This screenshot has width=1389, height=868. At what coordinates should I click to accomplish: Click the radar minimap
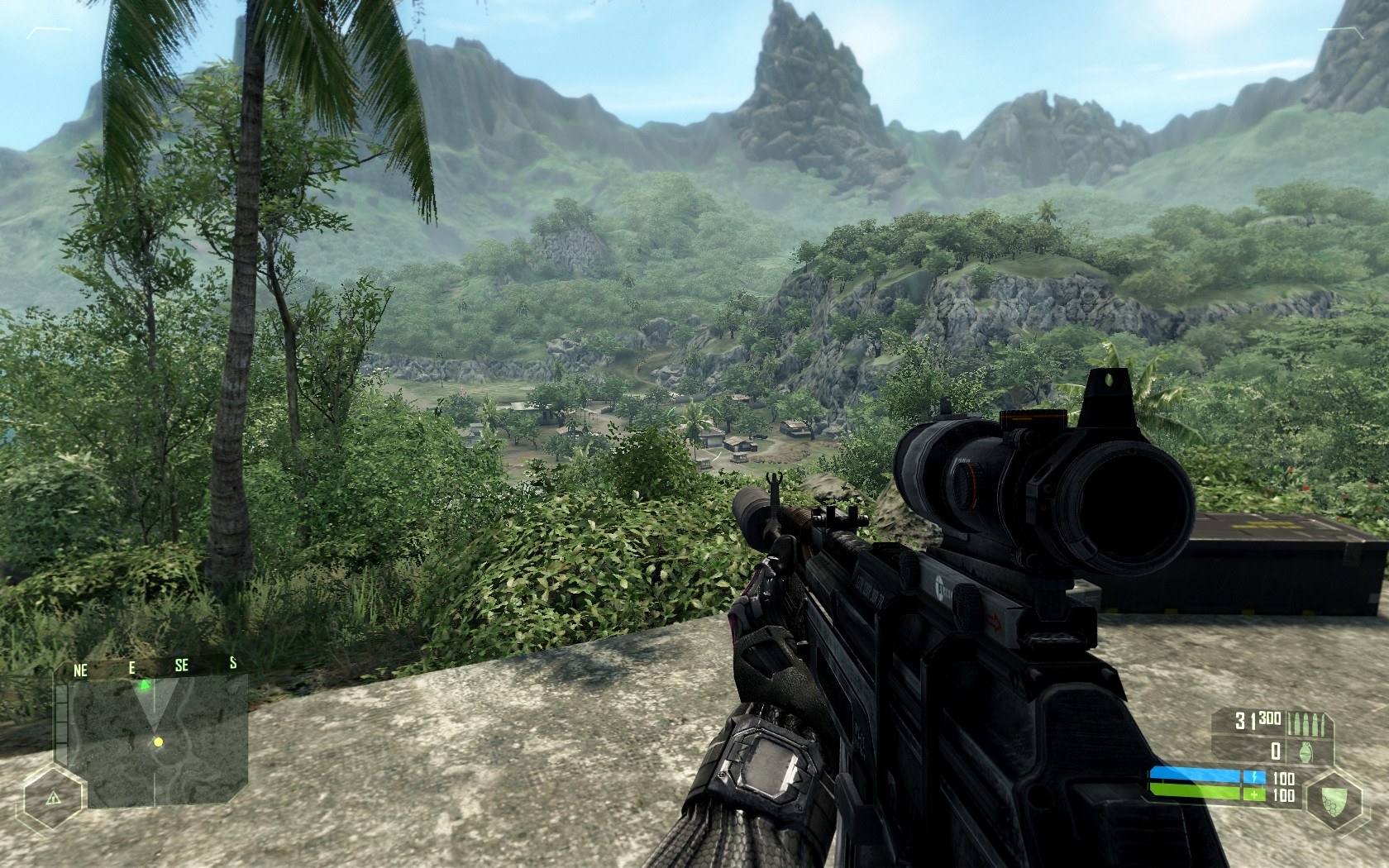tap(151, 742)
